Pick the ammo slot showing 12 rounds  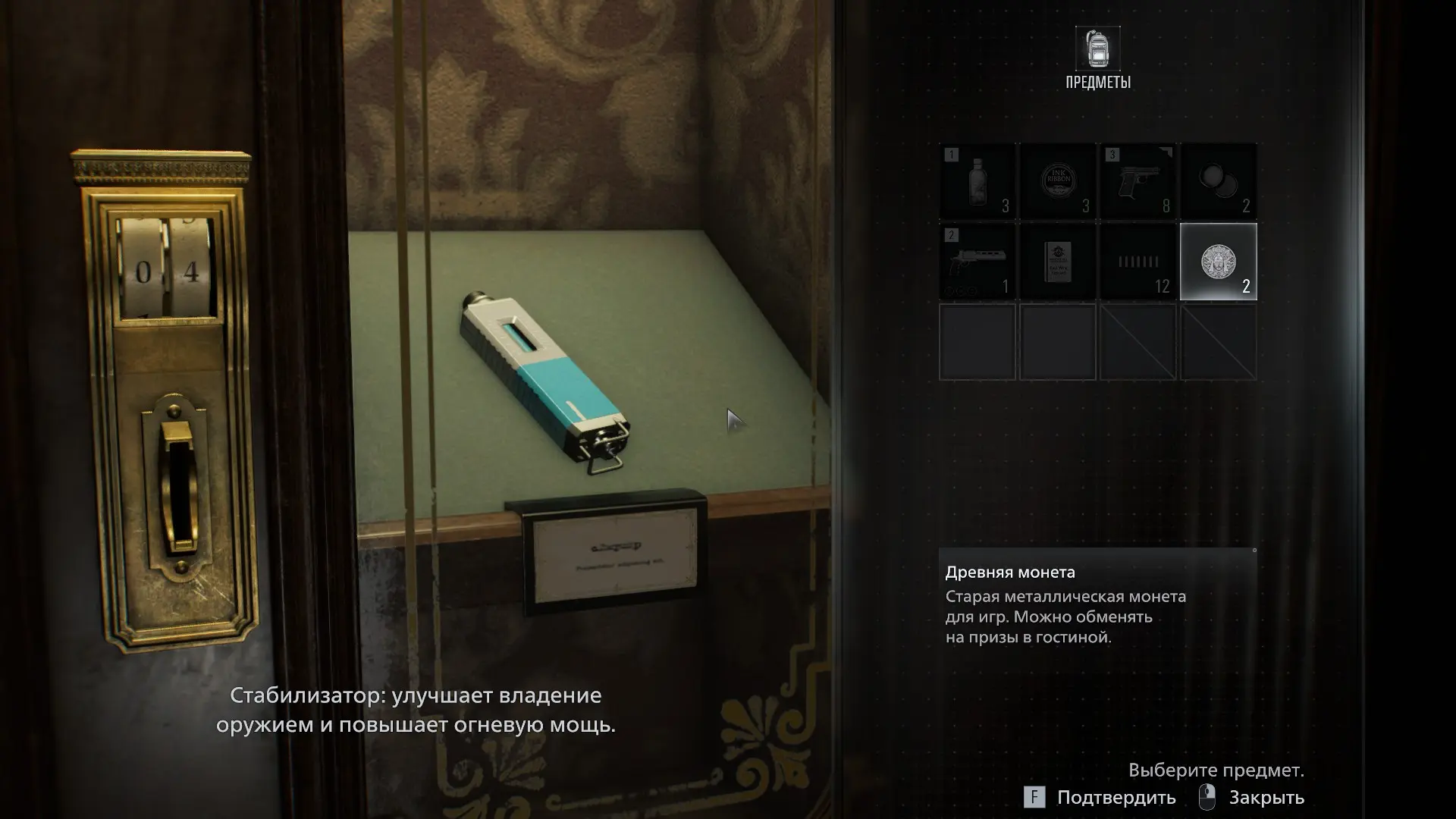(1137, 262)
